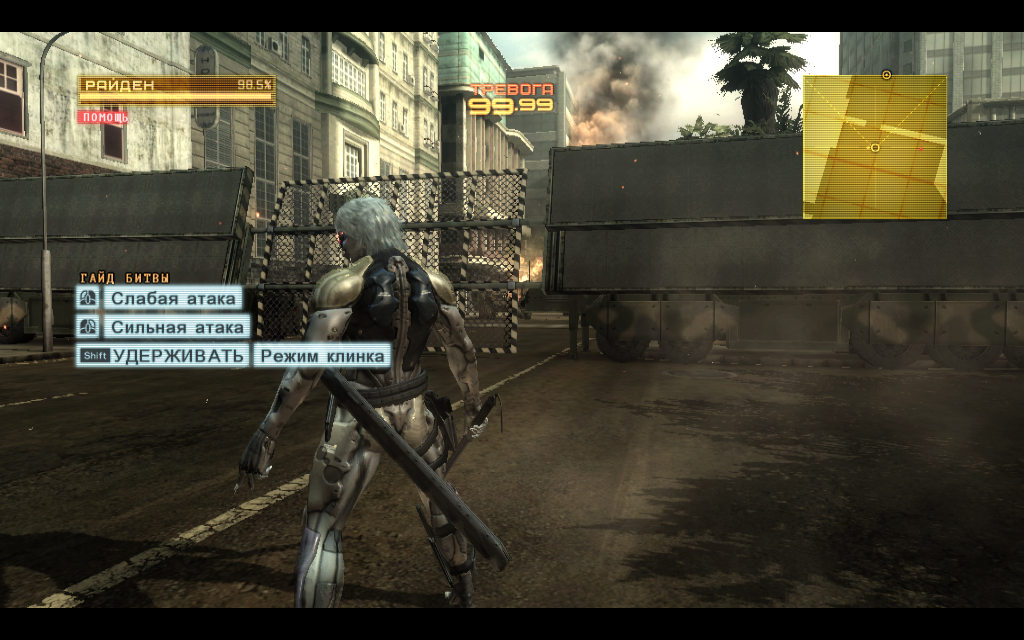
Task: Click the yellow minimap
Action: 875,147
